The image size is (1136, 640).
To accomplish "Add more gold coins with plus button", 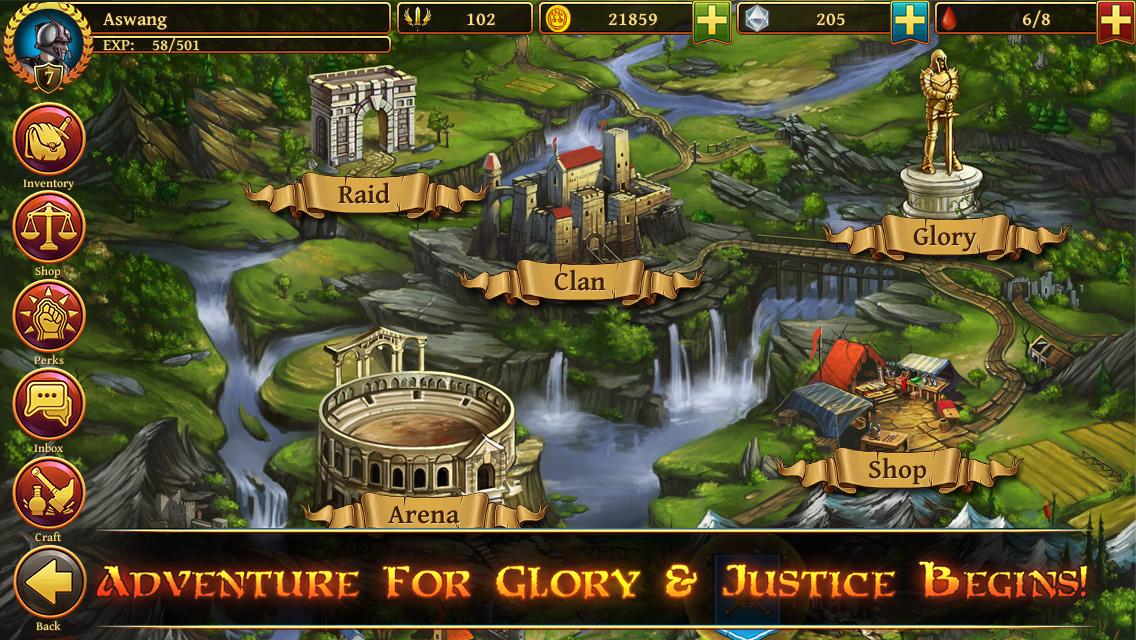I will pos(712,20).
